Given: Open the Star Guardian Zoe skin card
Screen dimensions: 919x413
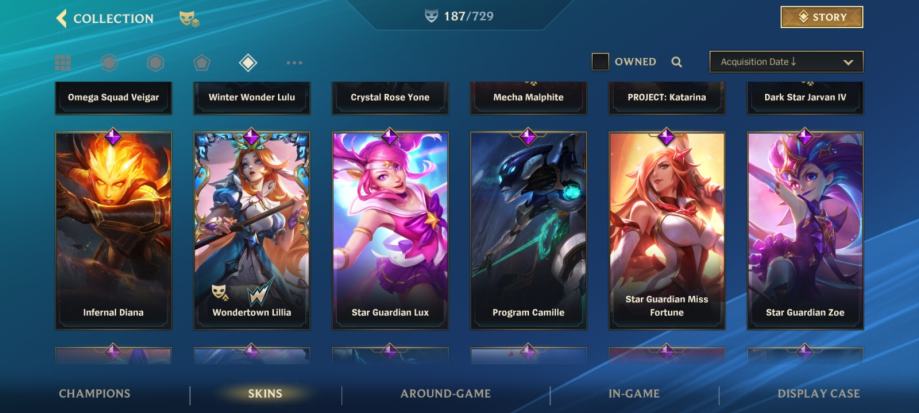Looking at the screenshot, I should click(x=805, y=230).
